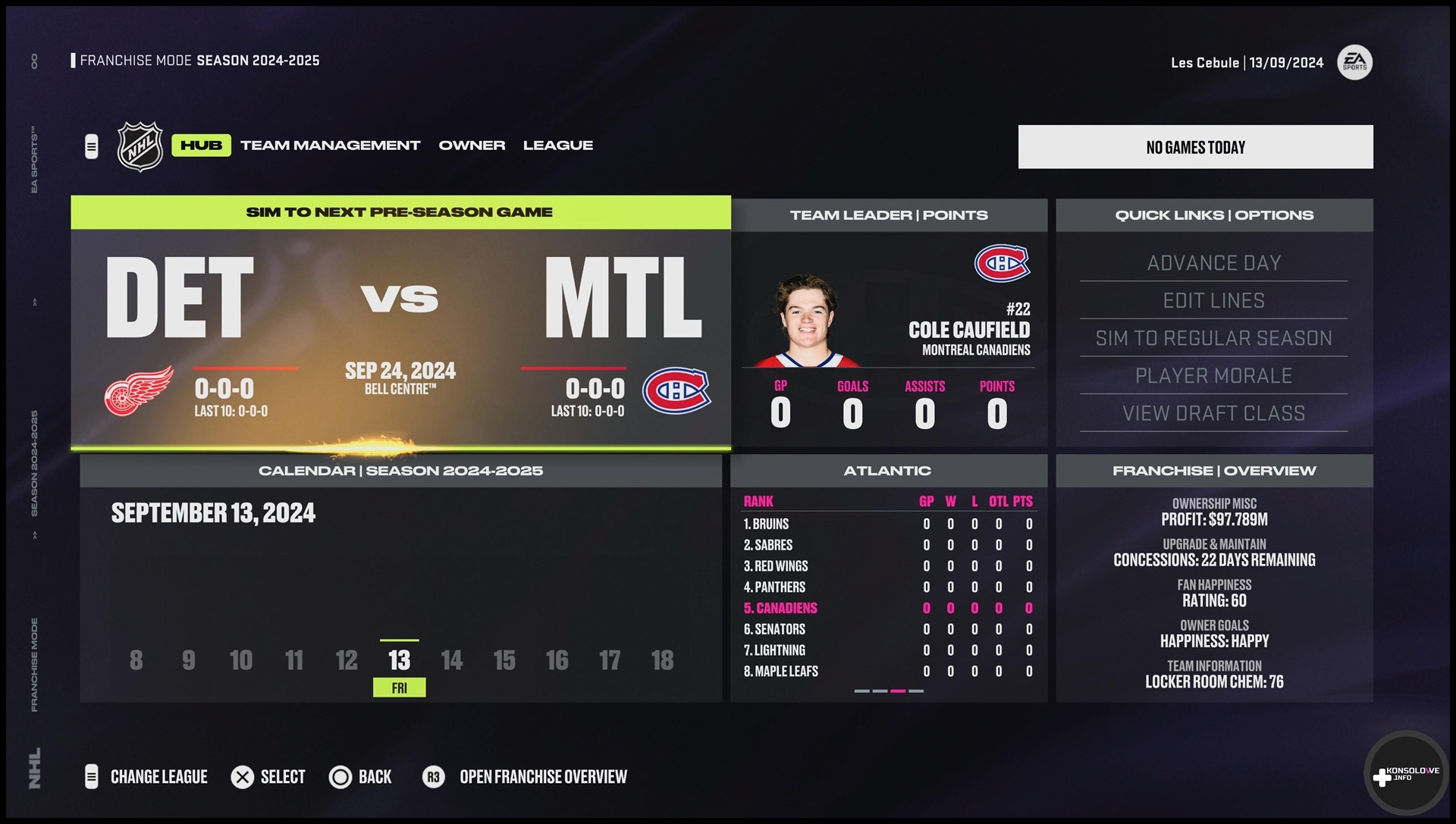
Task: Open the Cole Caufield team leader panel
Action: tap(889, 334)
